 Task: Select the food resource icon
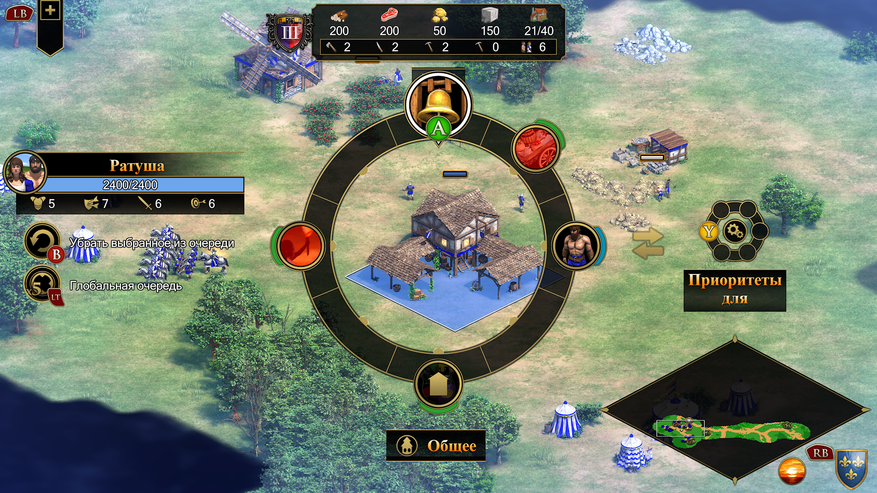[388, 16]
